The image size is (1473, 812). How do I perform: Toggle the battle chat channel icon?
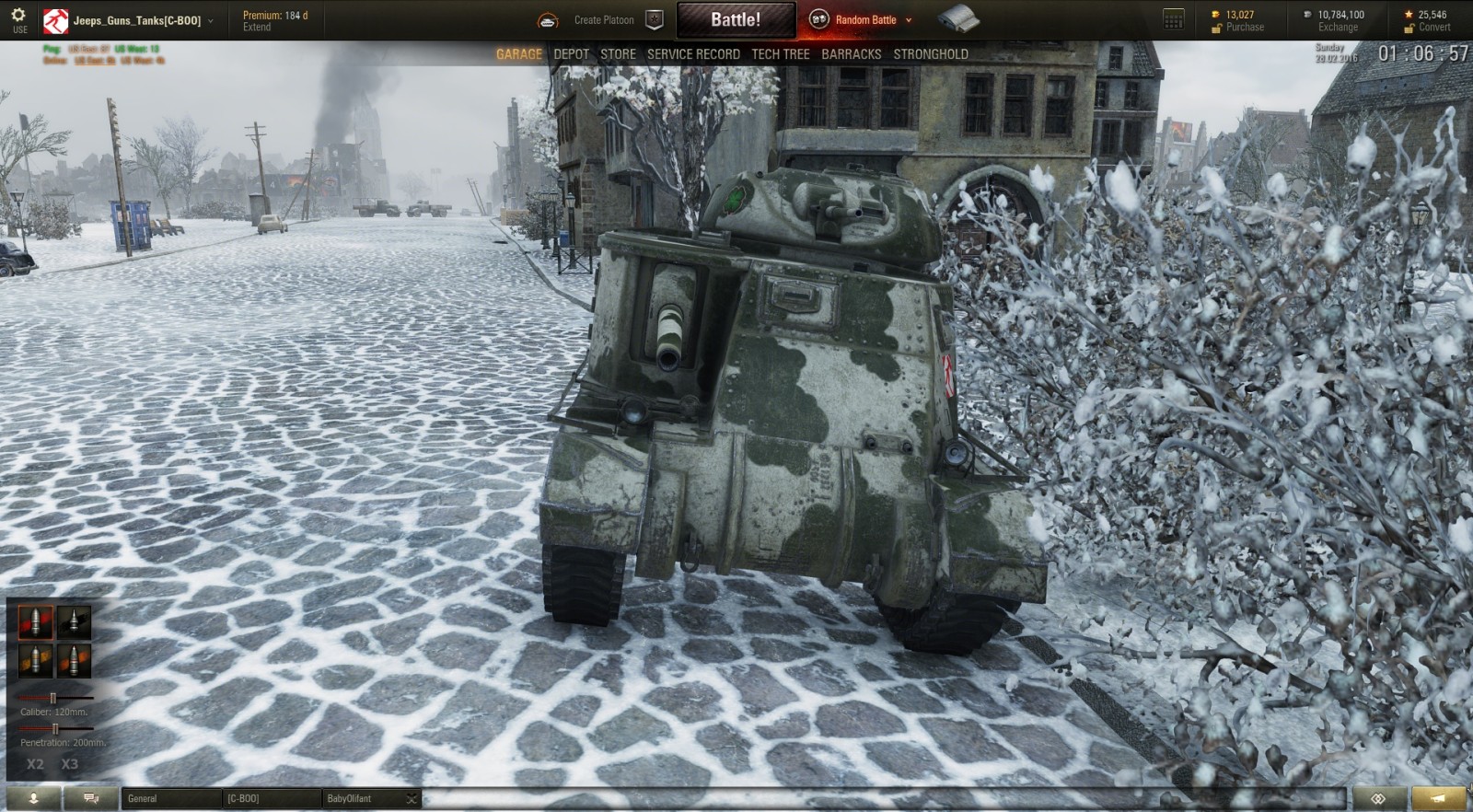[x=90, y=799]
